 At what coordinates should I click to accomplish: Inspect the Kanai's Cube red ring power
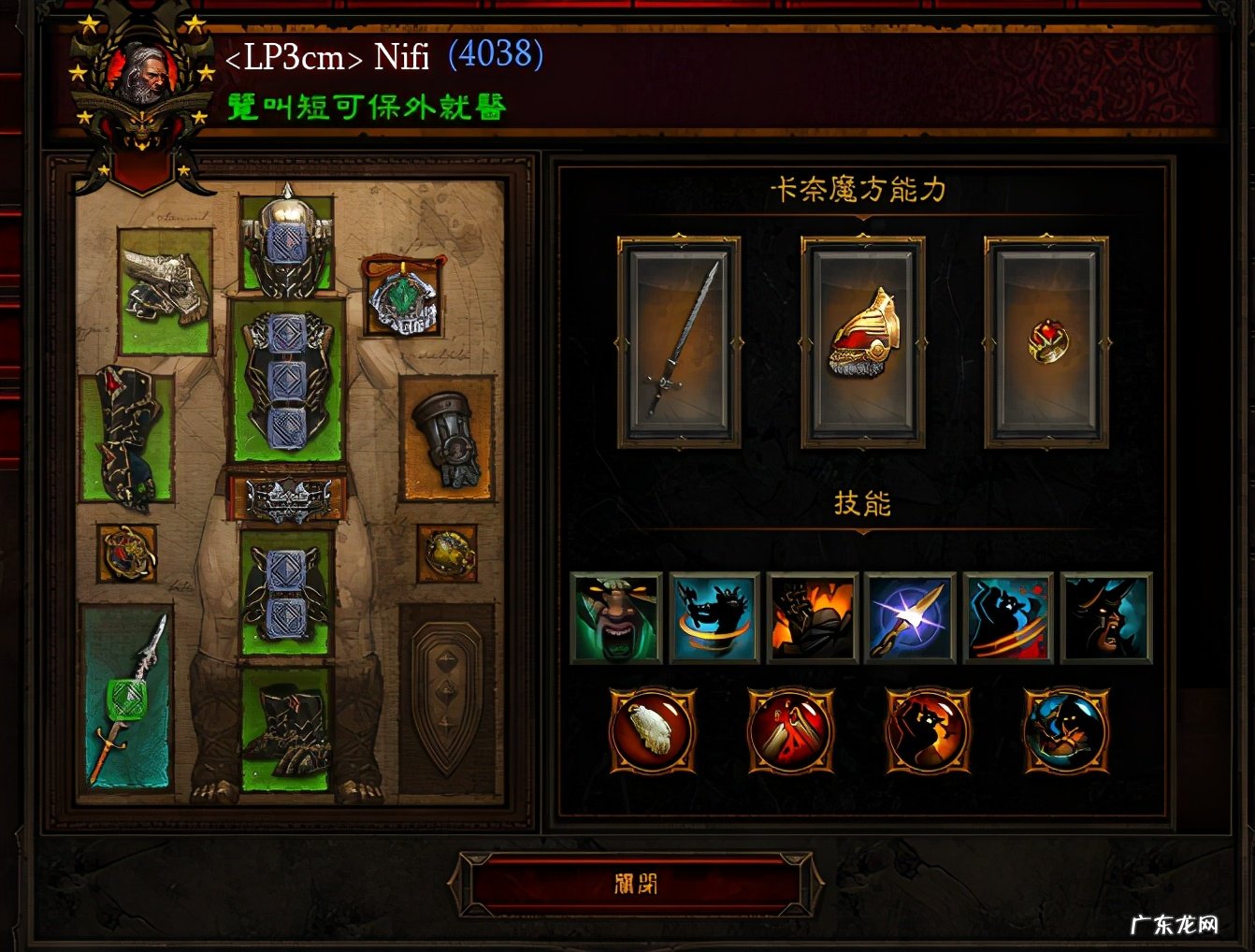click(x=1046, y=342)
